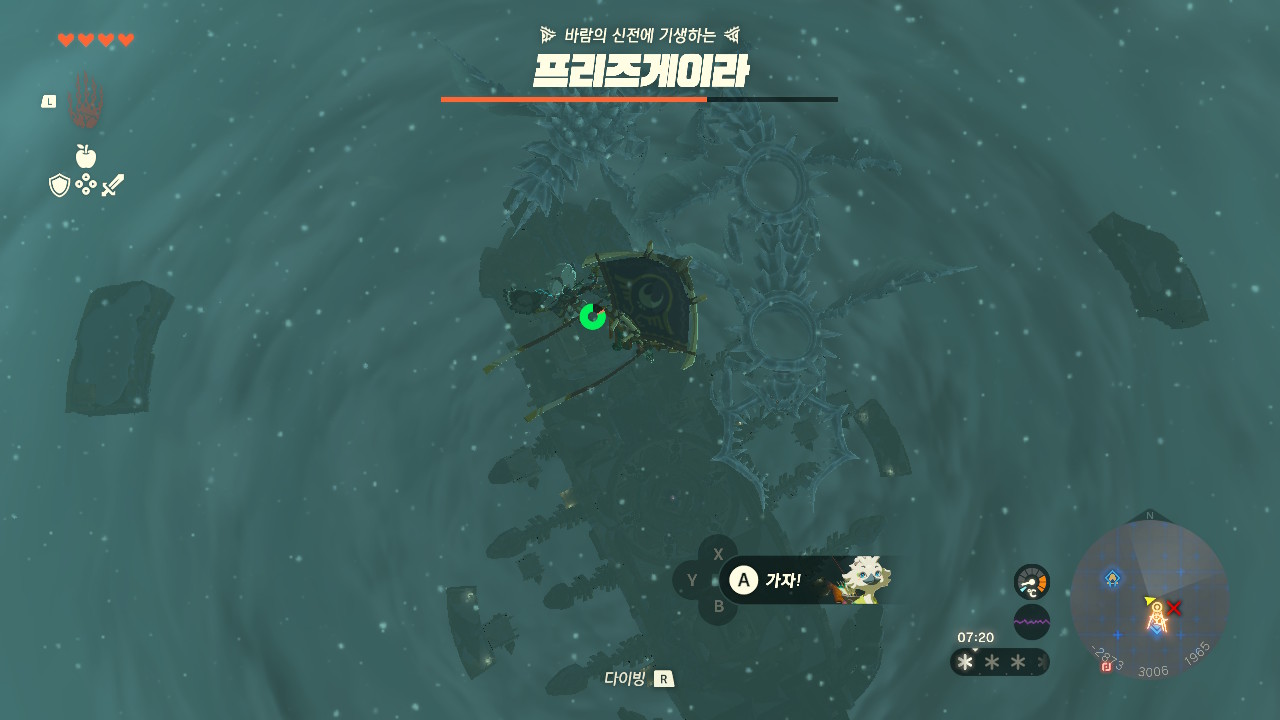Check the purple noise level meter

point(1031,622)
